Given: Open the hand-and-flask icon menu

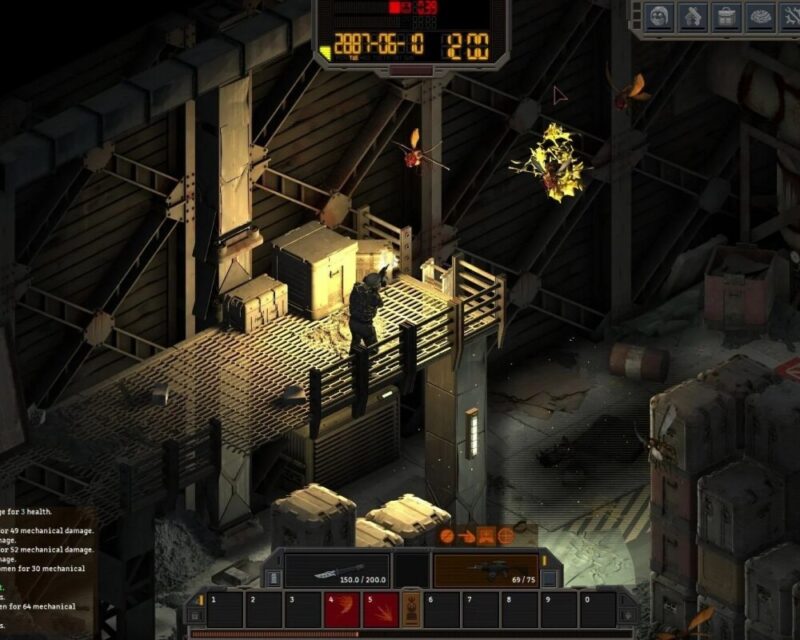Looking at the screenshot, I should point(693,16).
